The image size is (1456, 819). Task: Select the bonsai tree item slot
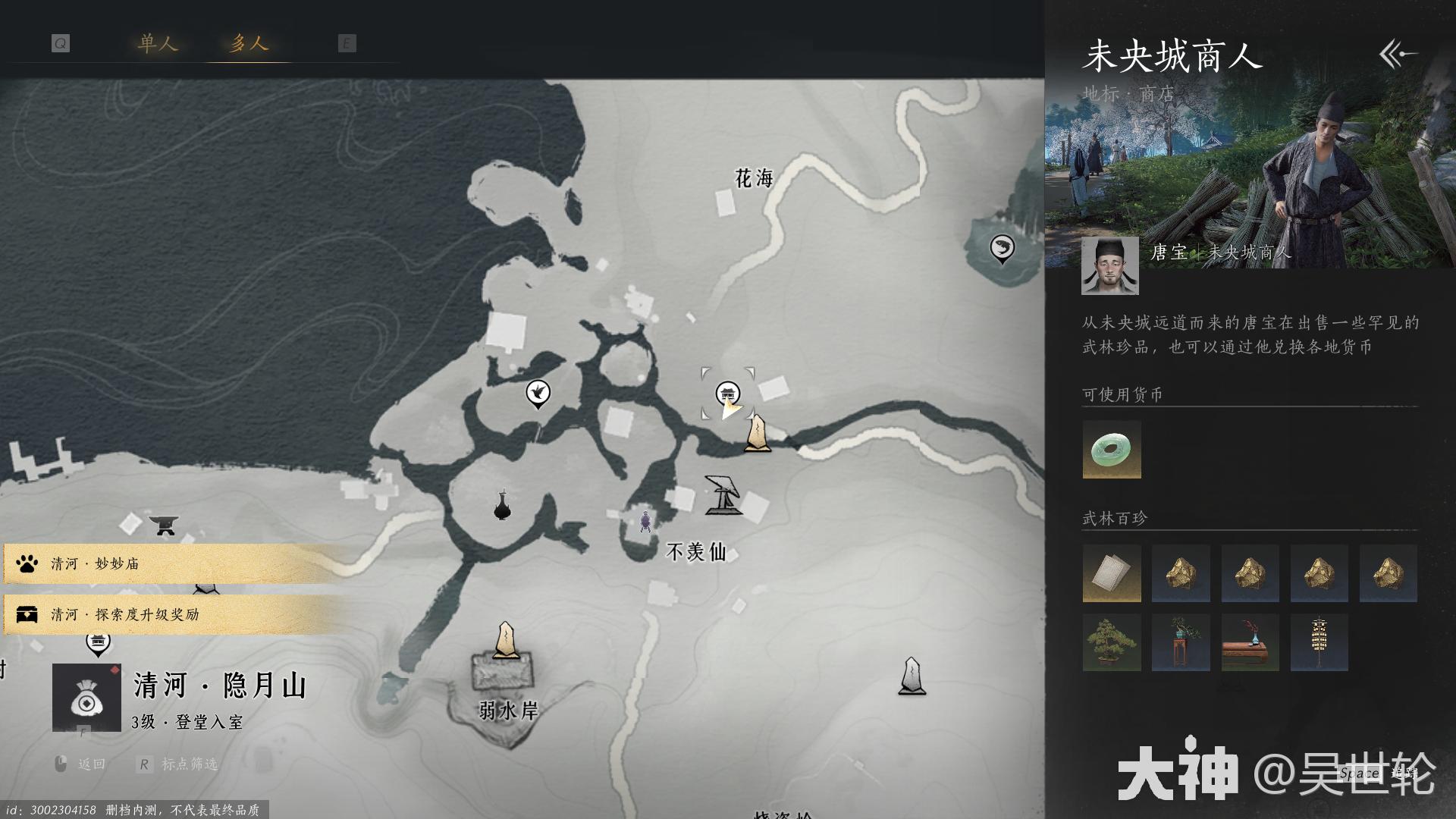tap(1112, 643)
